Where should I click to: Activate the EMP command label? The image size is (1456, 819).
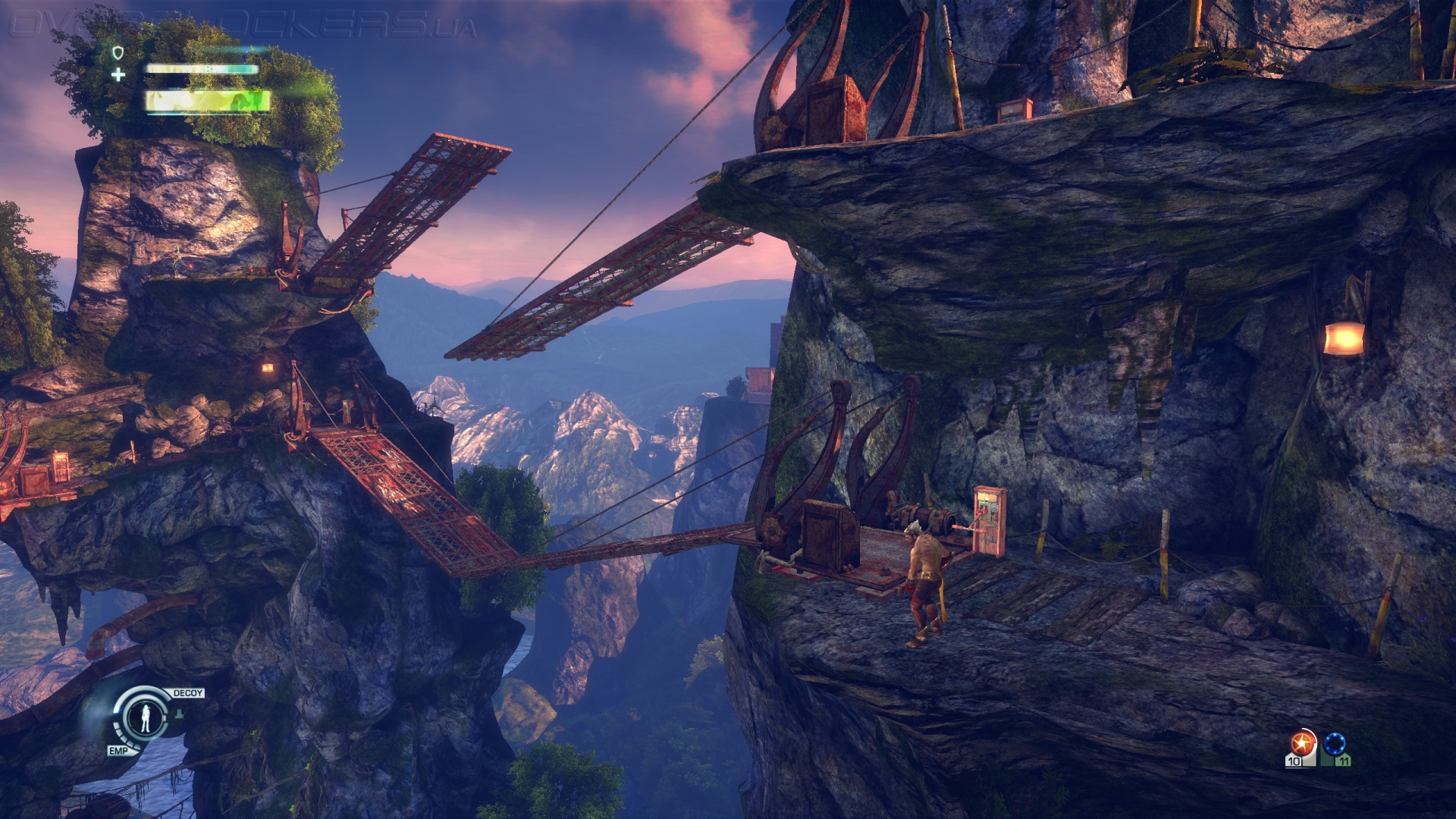(118, 750)
